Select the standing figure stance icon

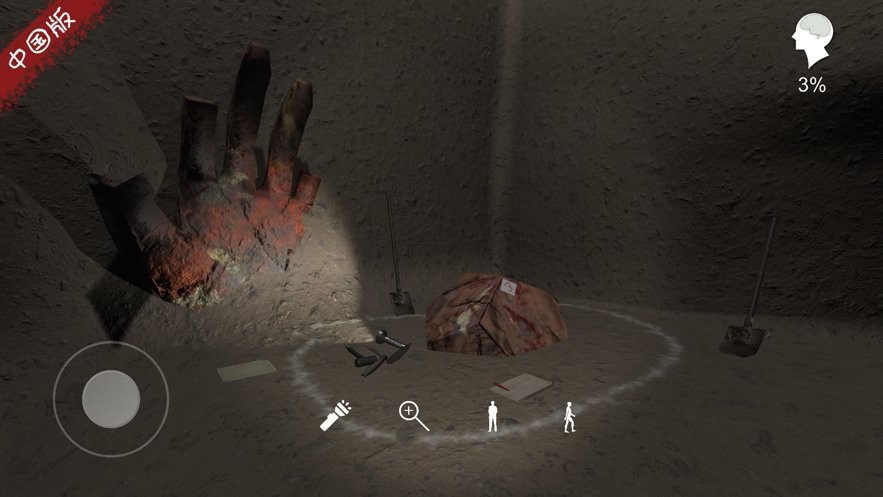pos(492,416)
